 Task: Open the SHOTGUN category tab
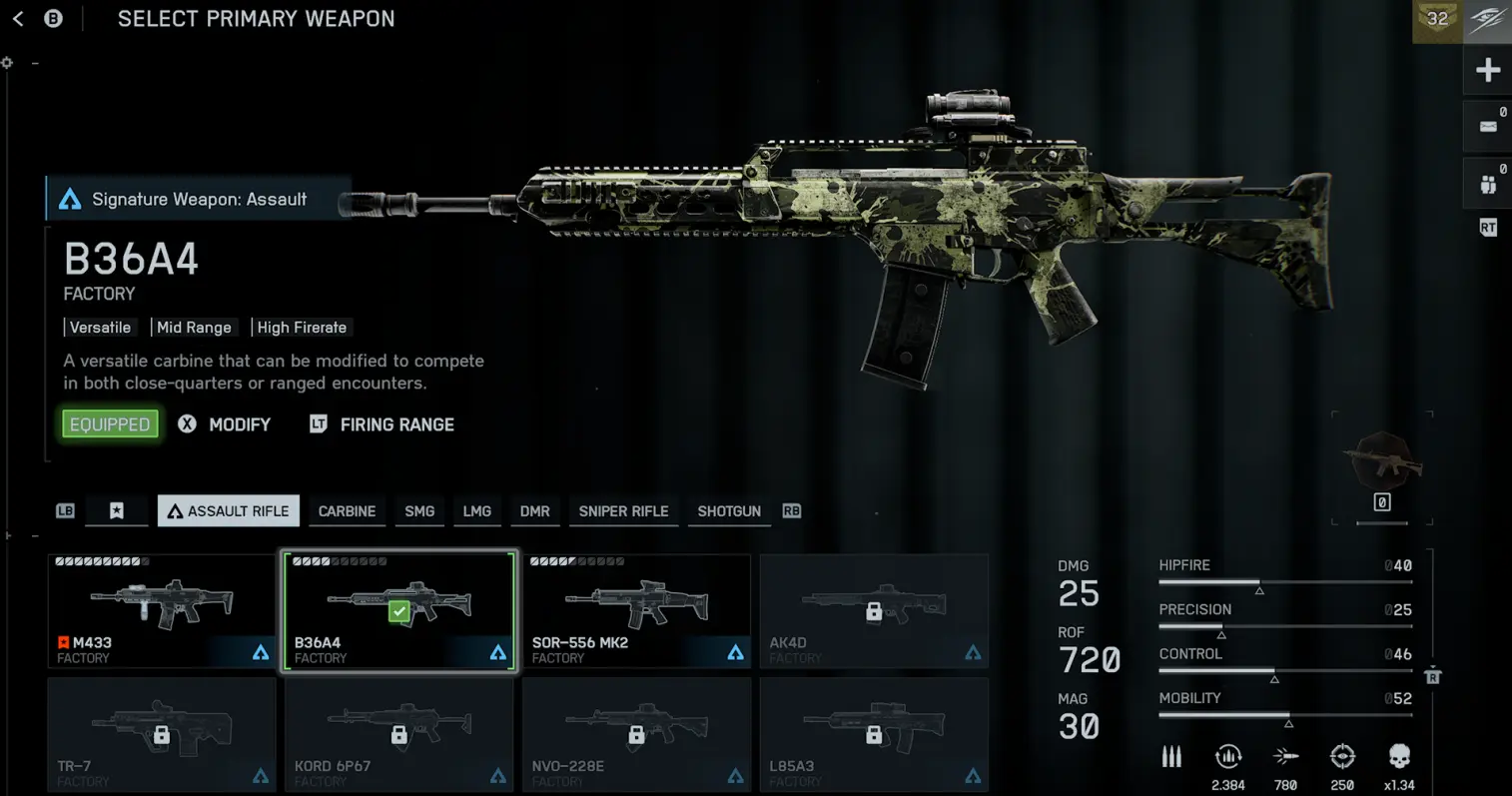pos(729,511)
